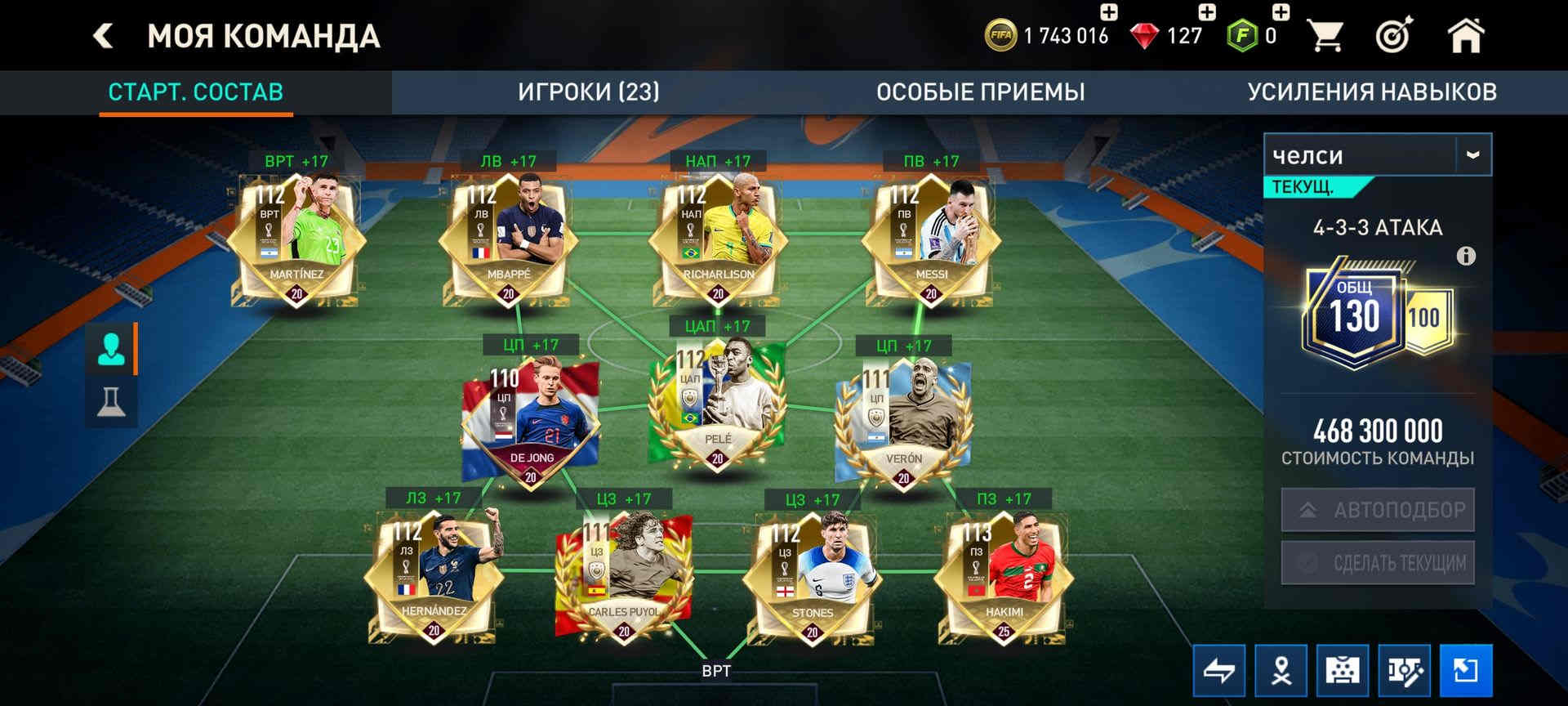The height and width of the screenshot is (706, 1568).
Task: Switch to the Игроки (23) tab
Action: [x=588, y=92]
